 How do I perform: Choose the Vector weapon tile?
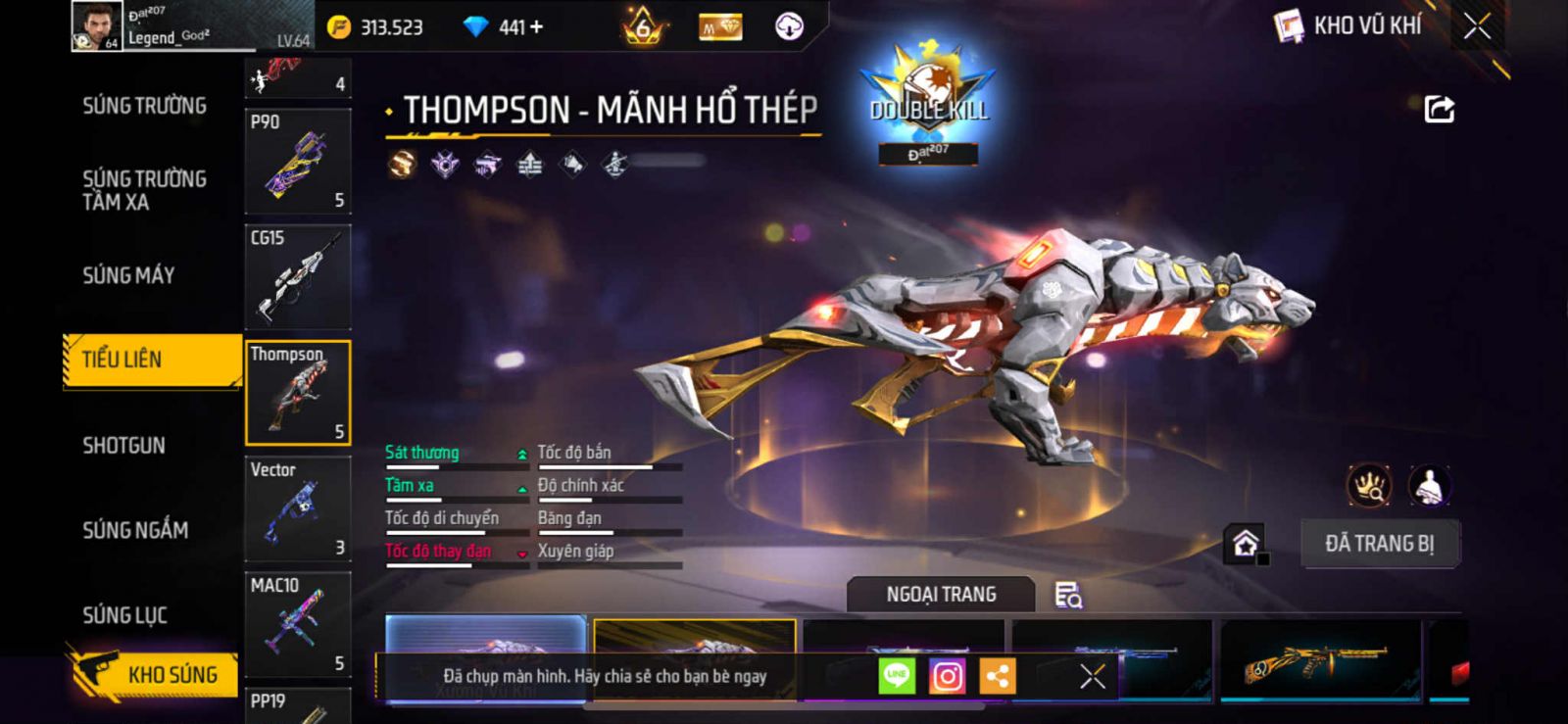(x=297, y=508)
